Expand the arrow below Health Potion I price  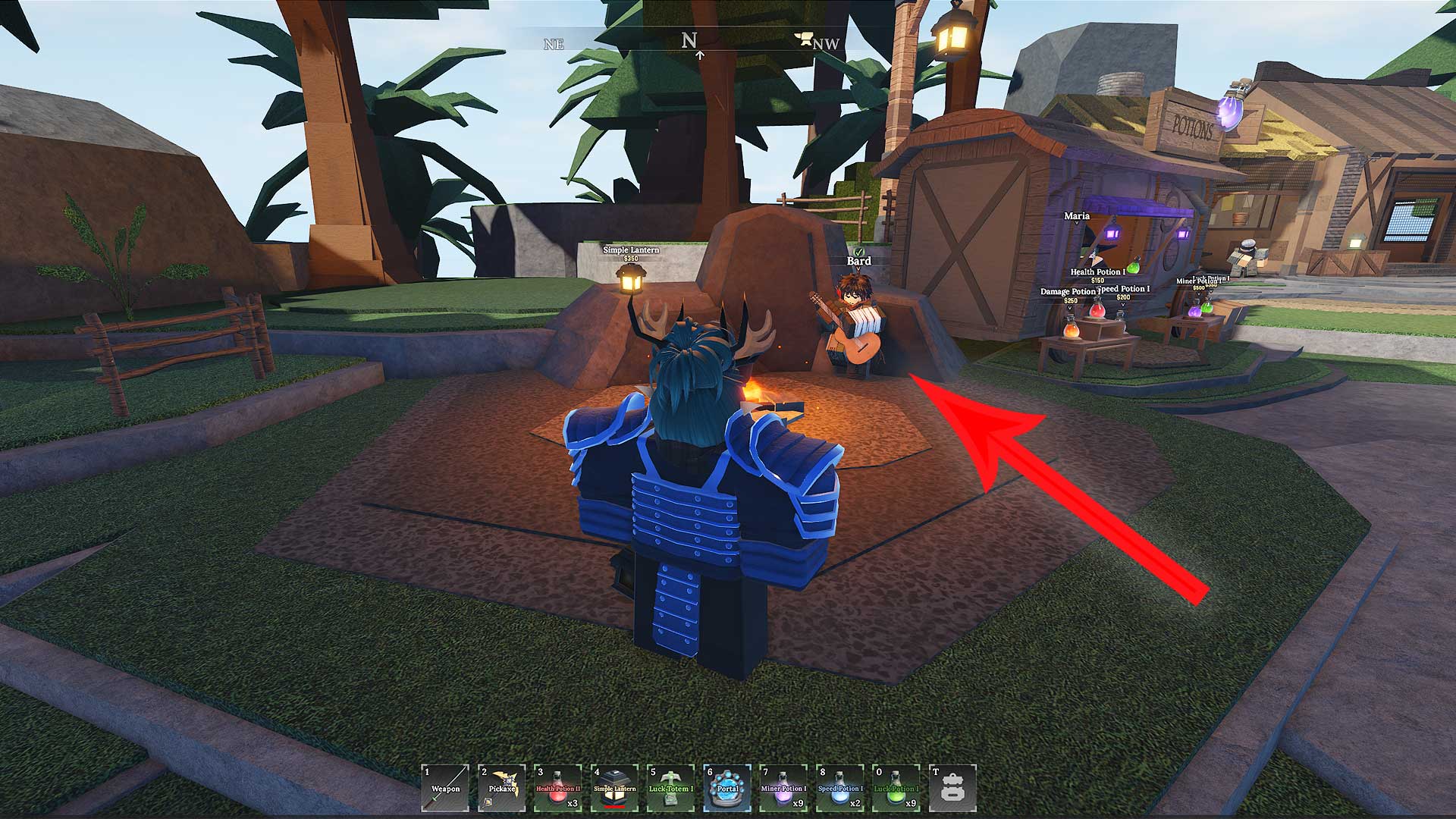pos(1097,287)
